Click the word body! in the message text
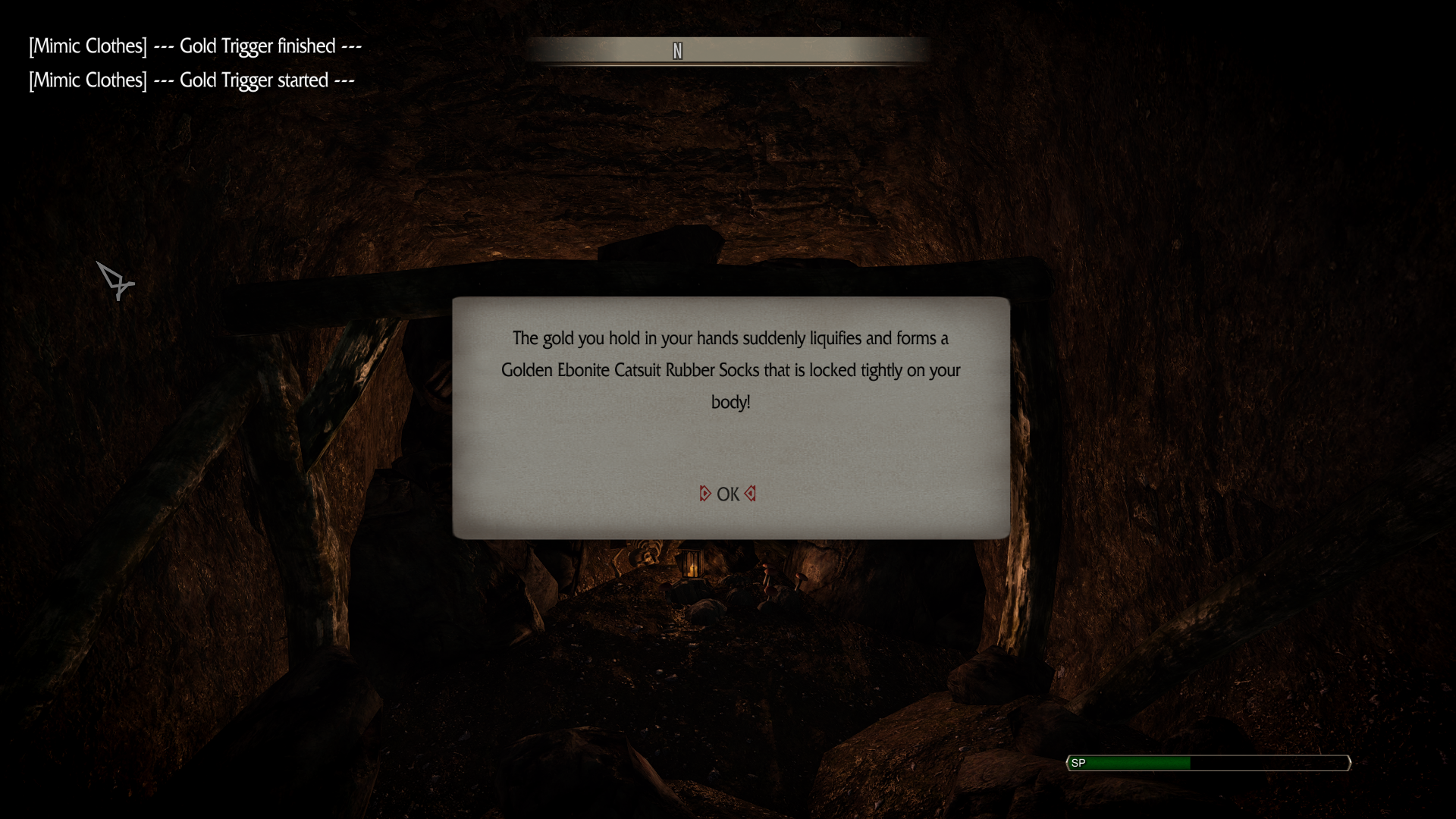 (730, 403)
